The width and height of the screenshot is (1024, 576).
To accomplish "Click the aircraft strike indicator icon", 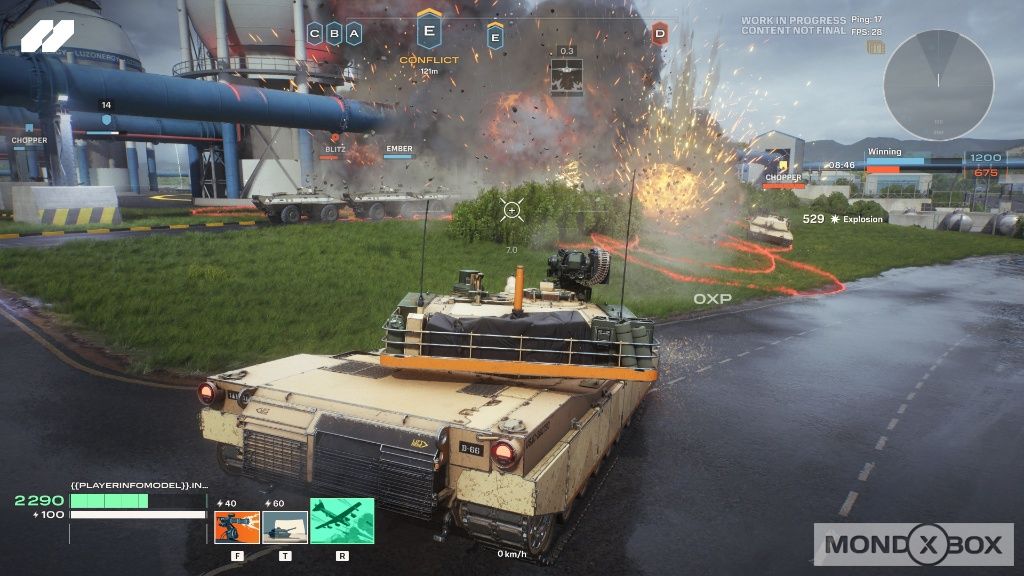I will pos(566,77).
